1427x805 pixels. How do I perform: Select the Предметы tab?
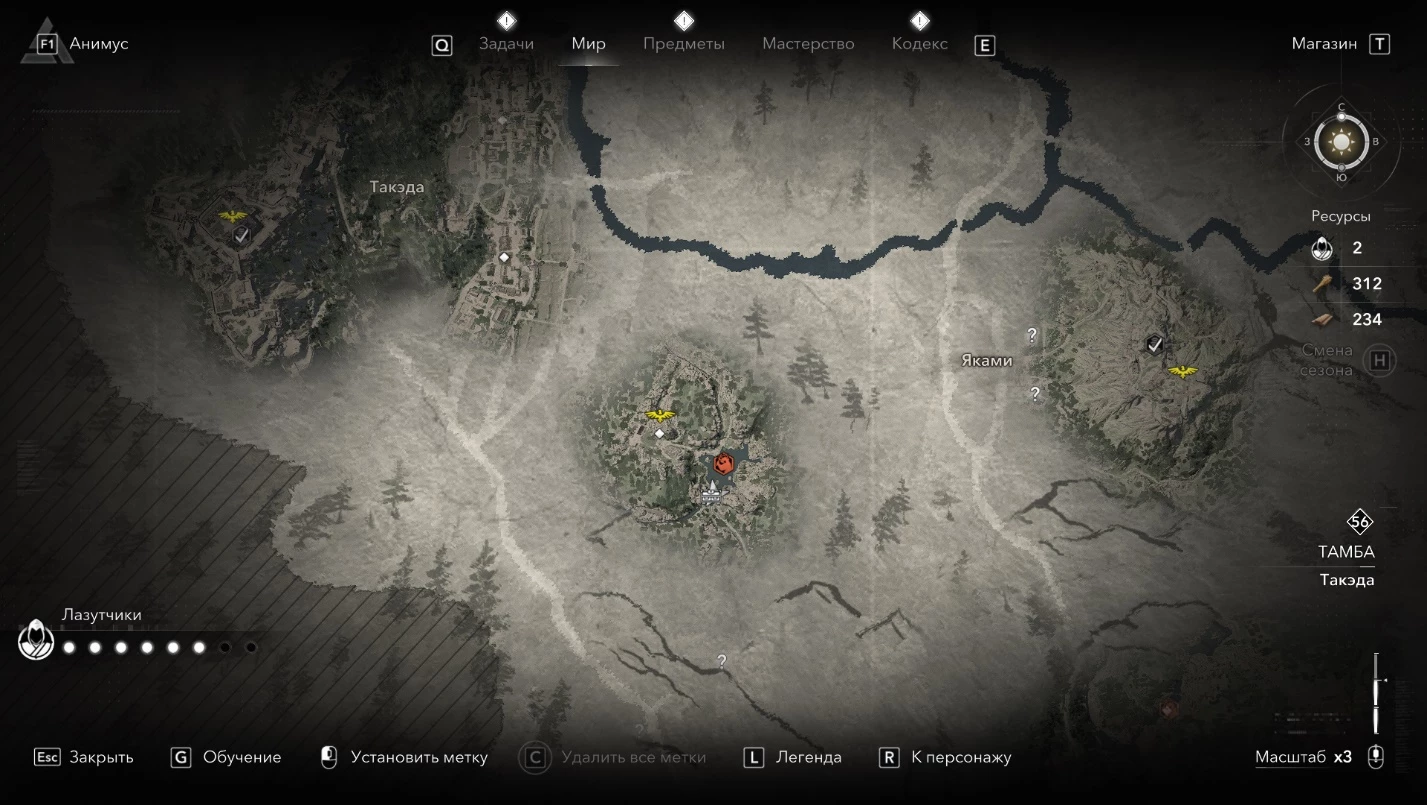pyautogui.click(x=684, y=44)
